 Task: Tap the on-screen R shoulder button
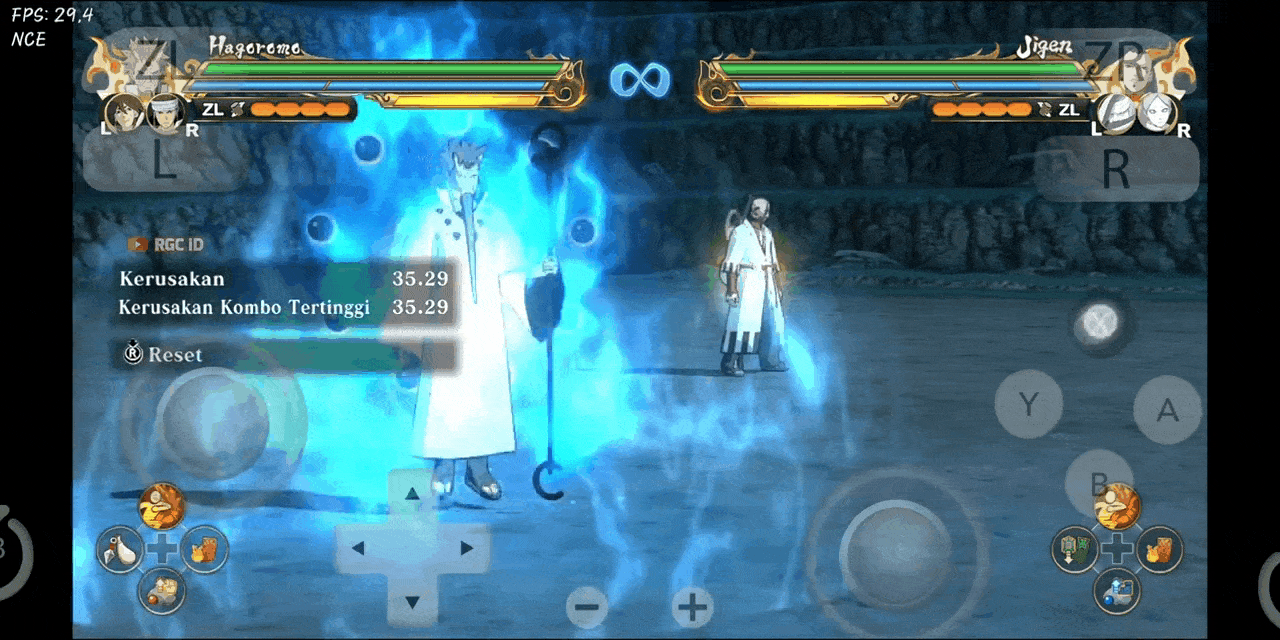click(x=1115, y=168)
